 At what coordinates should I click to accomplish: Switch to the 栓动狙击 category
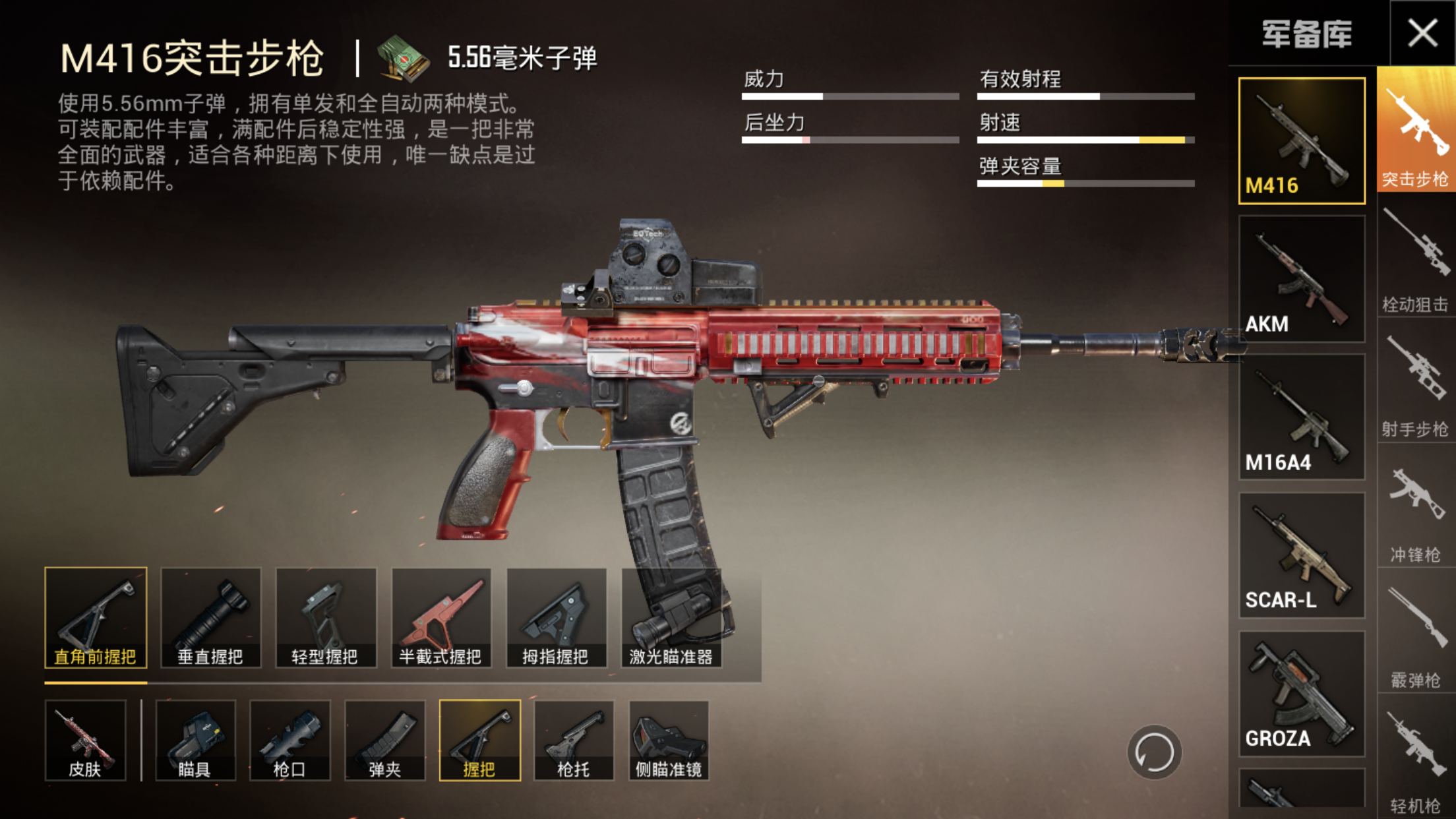1415,260
